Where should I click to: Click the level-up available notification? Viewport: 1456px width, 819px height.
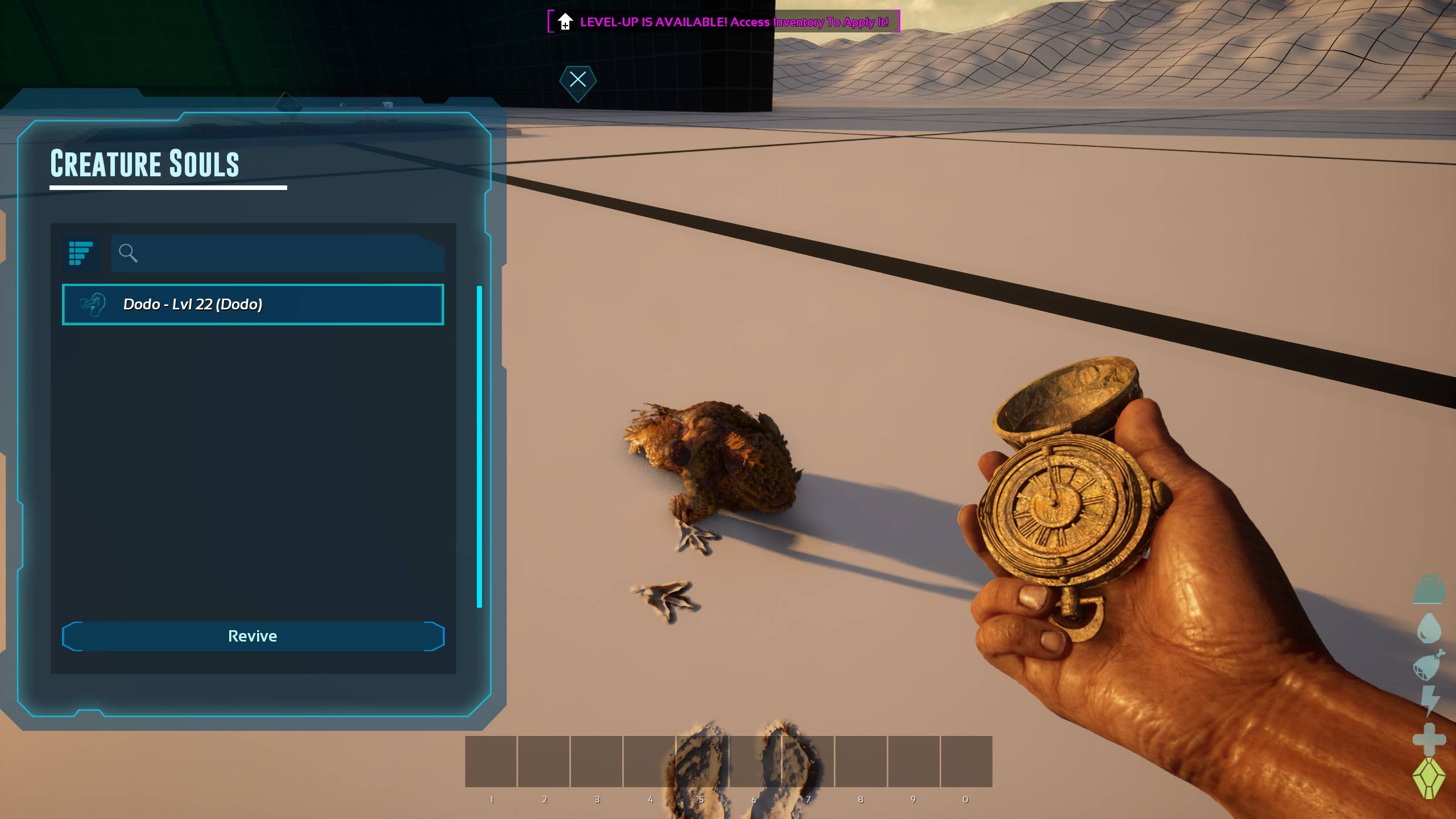point(723,22)
